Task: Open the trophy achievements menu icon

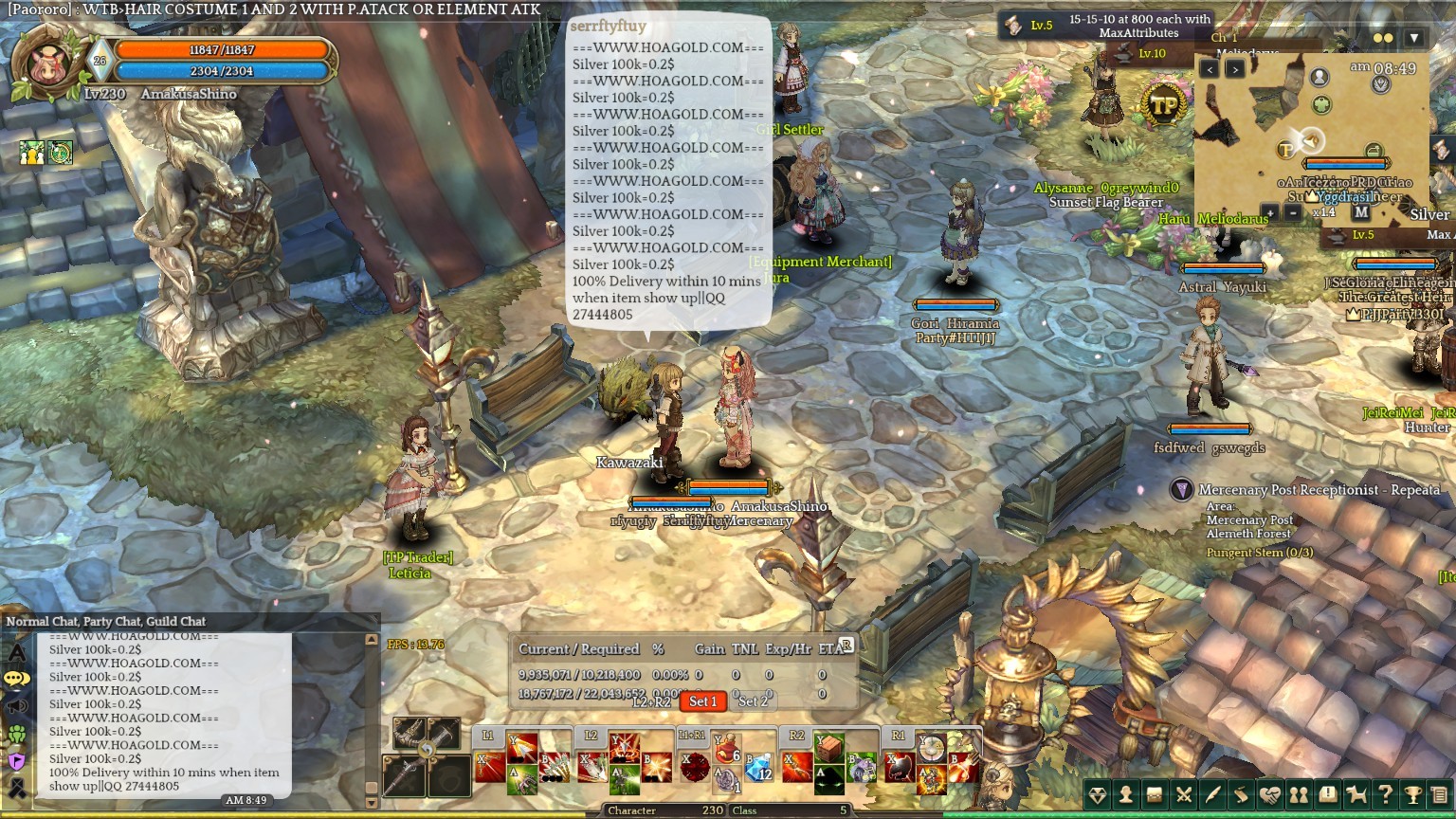Action: 1413,795
